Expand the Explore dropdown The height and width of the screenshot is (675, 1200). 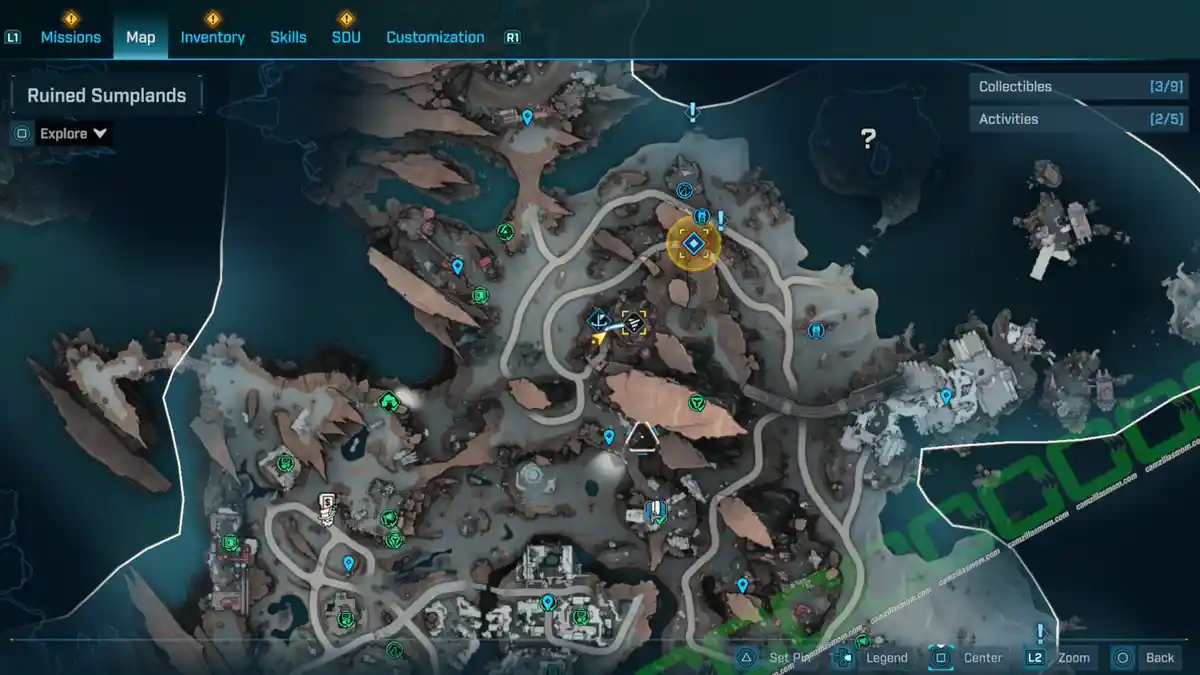click(x=74, y=133)
